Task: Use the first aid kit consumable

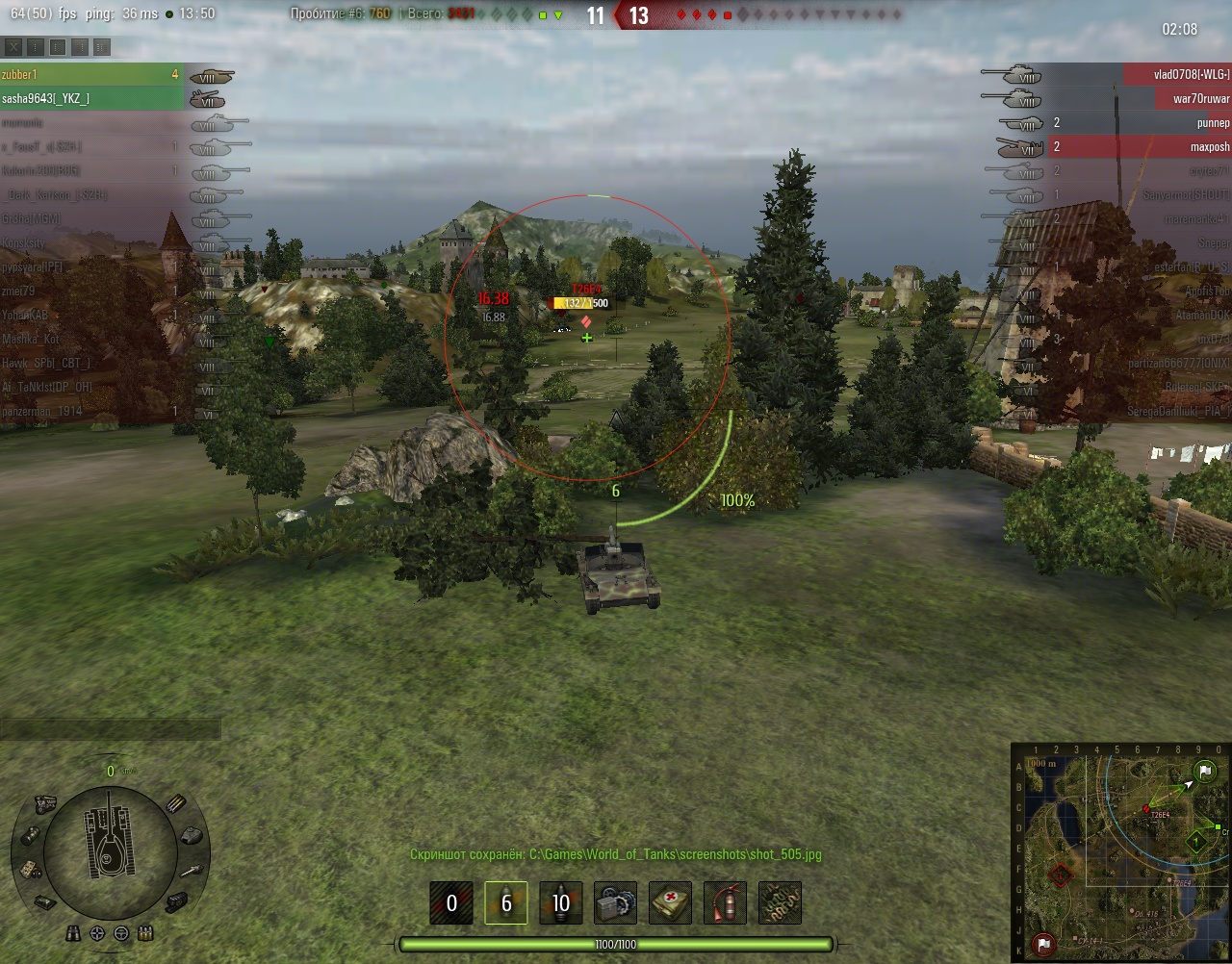Action: (x=670, y=903)
